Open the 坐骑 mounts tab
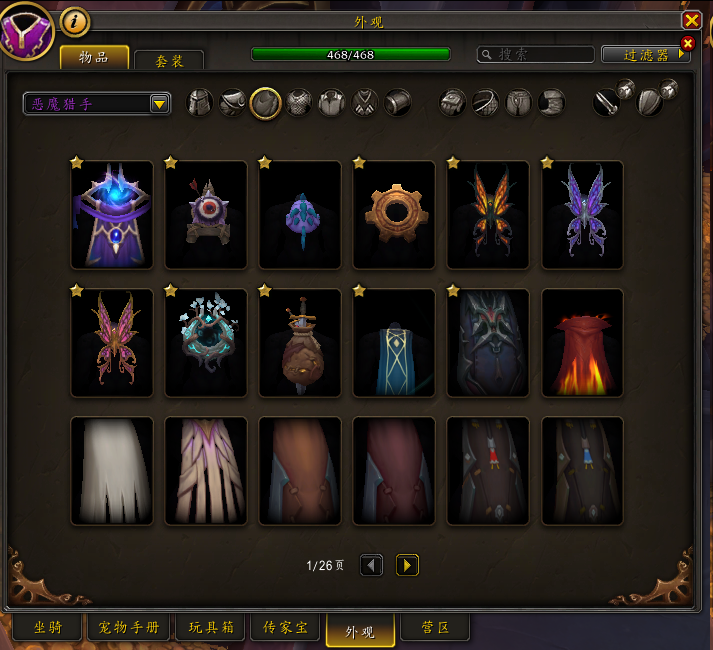Image resolution: width=713 pixels, height=650 pixels. pos(49,628)
